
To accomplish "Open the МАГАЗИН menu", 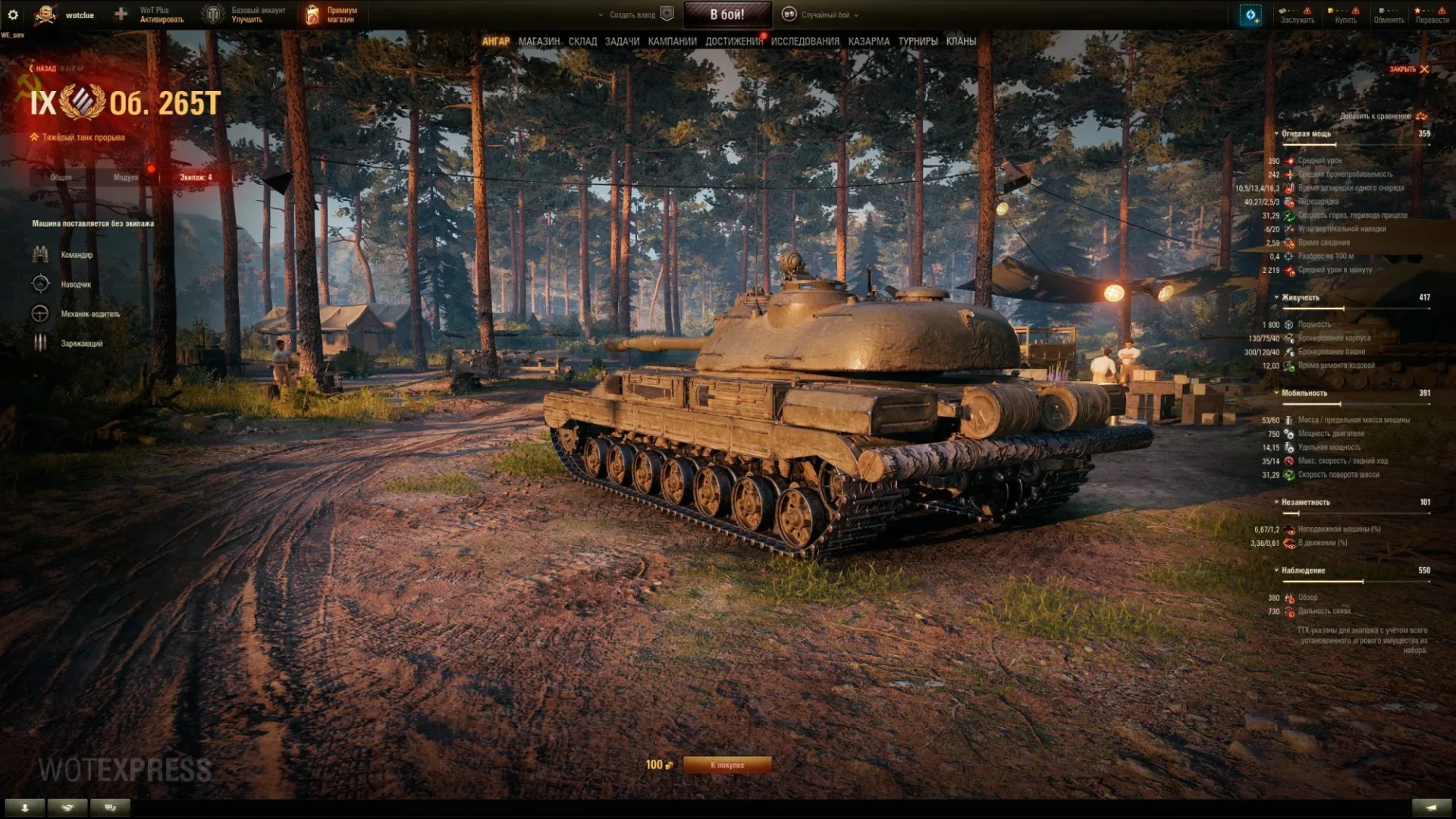I will pos(538,42).
